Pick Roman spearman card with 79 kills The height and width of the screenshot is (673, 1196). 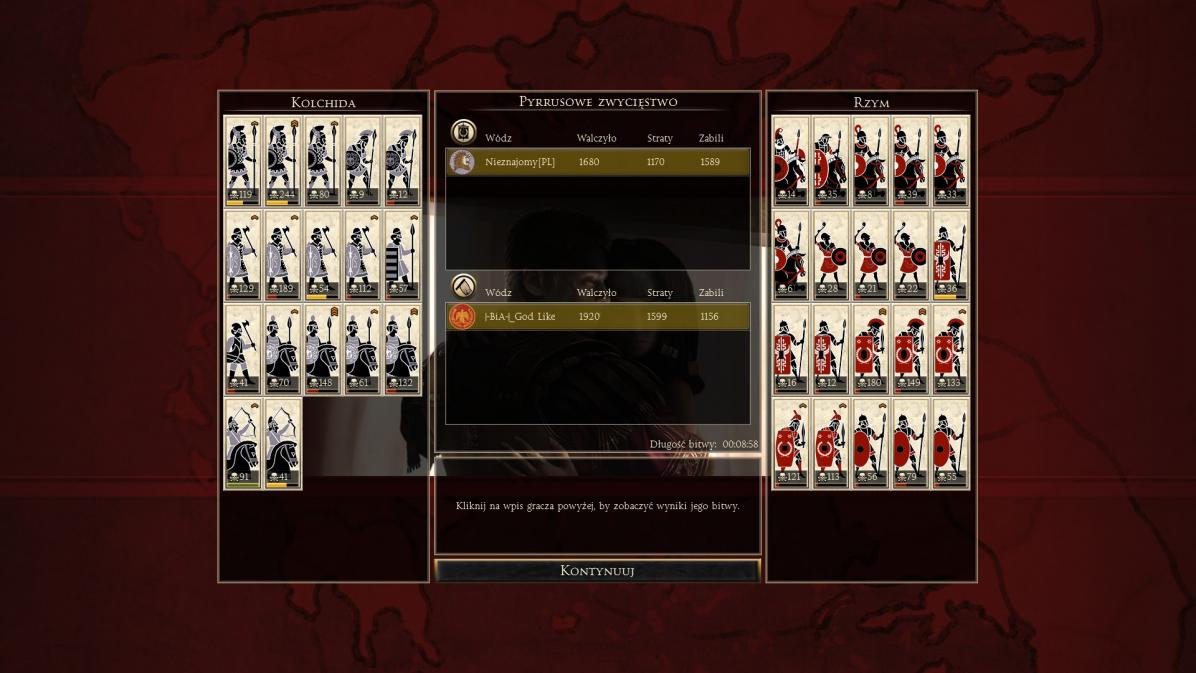click(910, 443)
